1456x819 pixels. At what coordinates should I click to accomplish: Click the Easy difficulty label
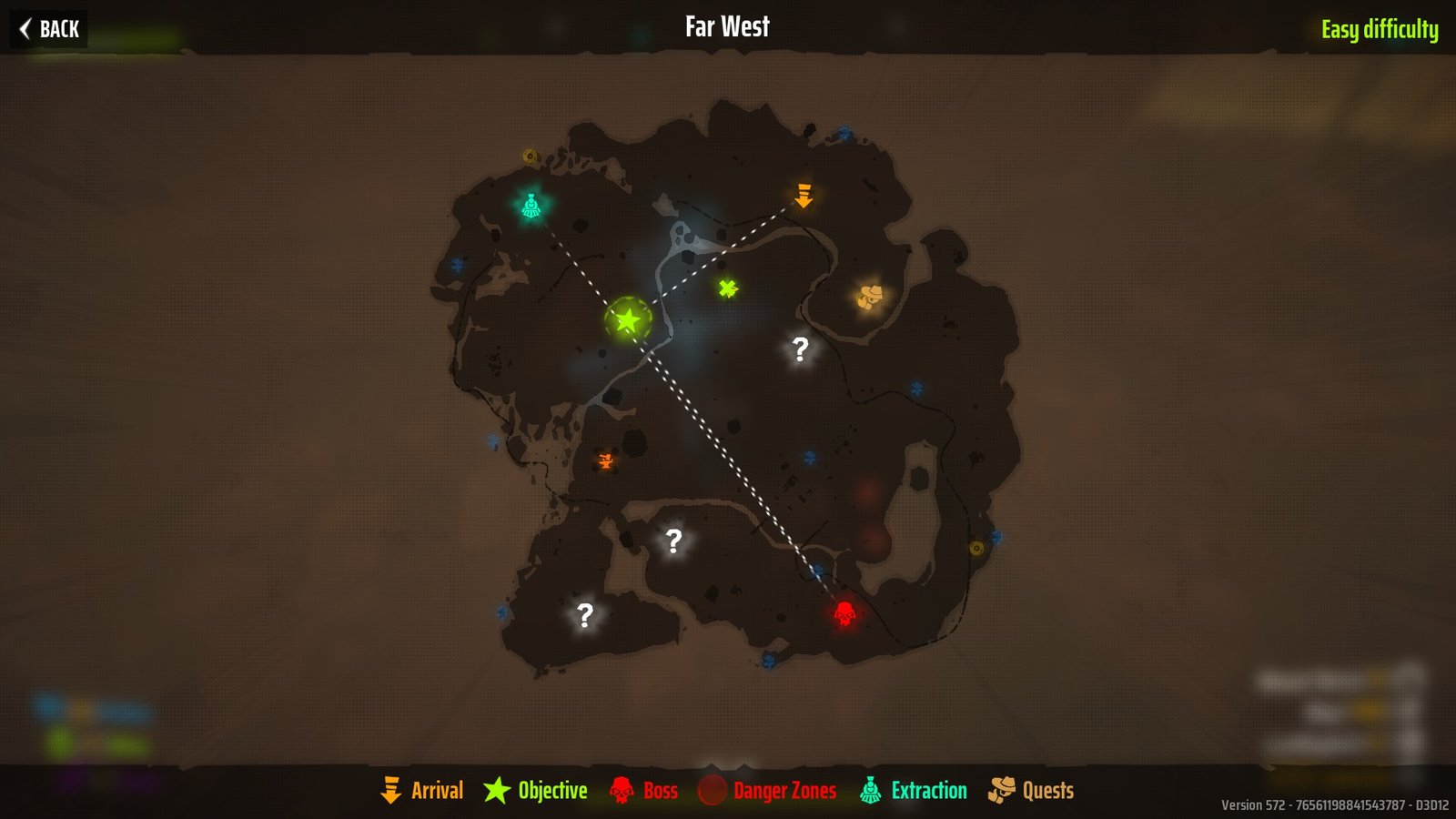pos(1381,28)
